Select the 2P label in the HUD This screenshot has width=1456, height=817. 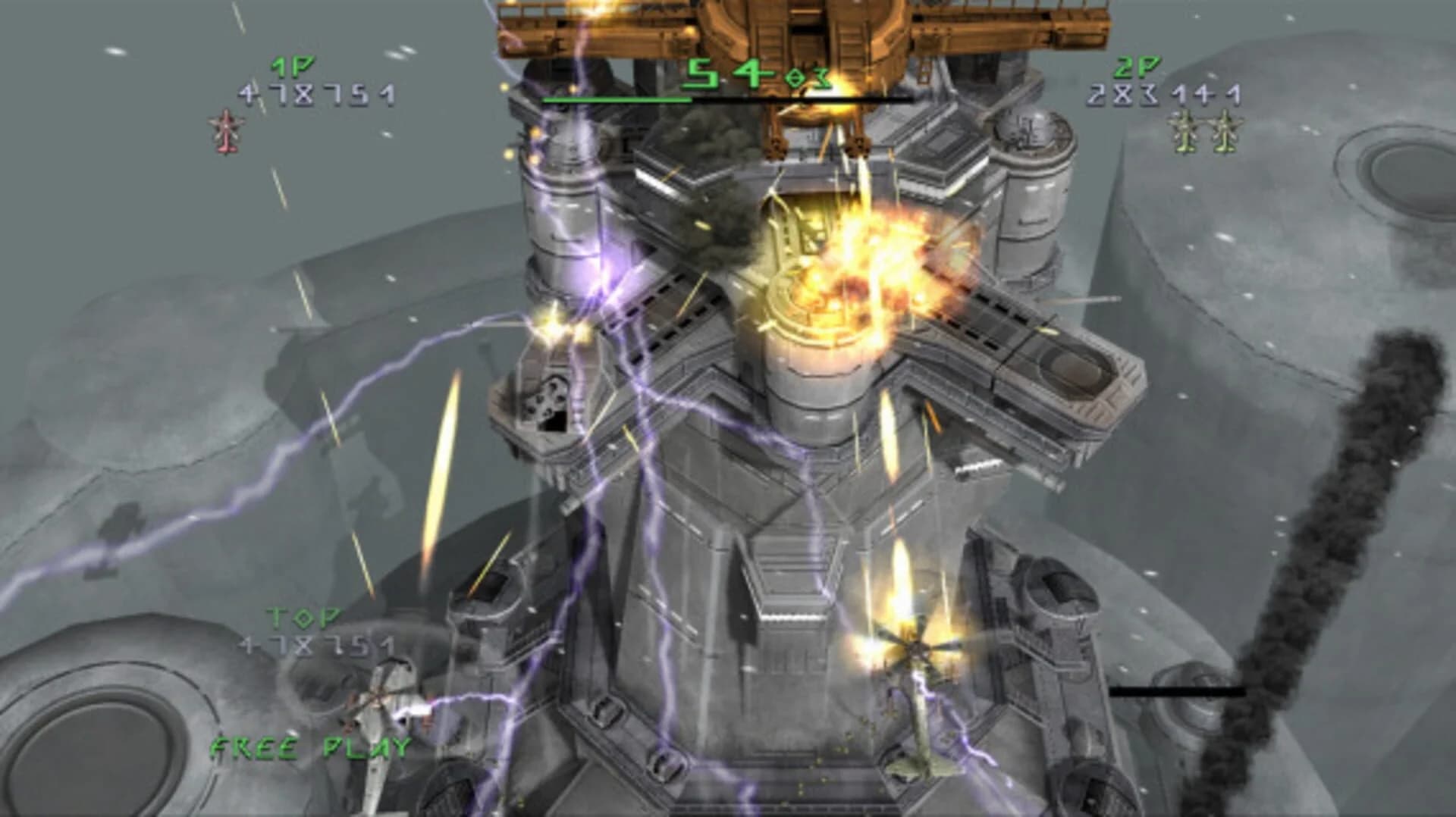point(1139,67)
